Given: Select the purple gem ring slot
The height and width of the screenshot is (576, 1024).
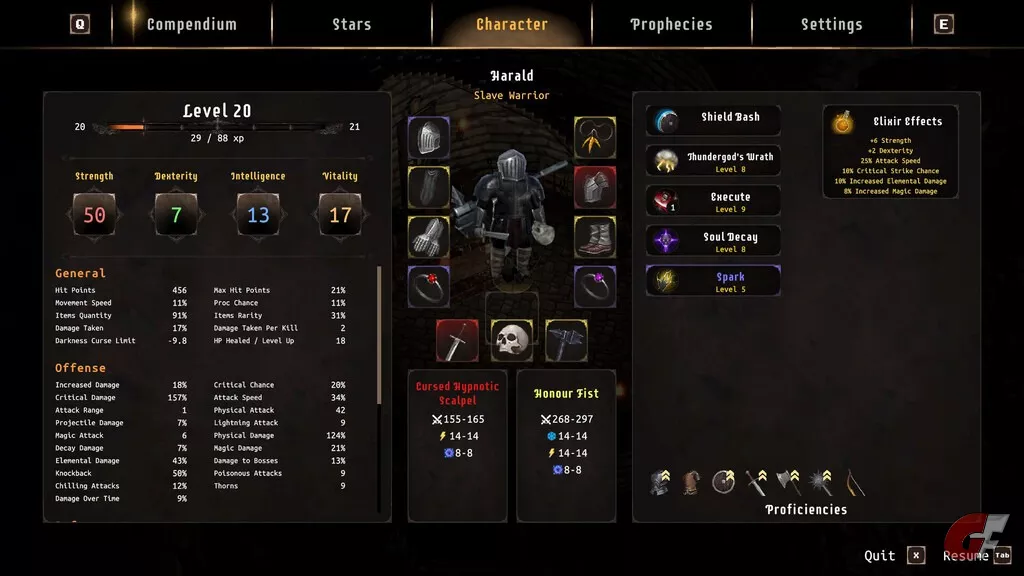Looking at the screenshot, I should (x=595, y=286).
